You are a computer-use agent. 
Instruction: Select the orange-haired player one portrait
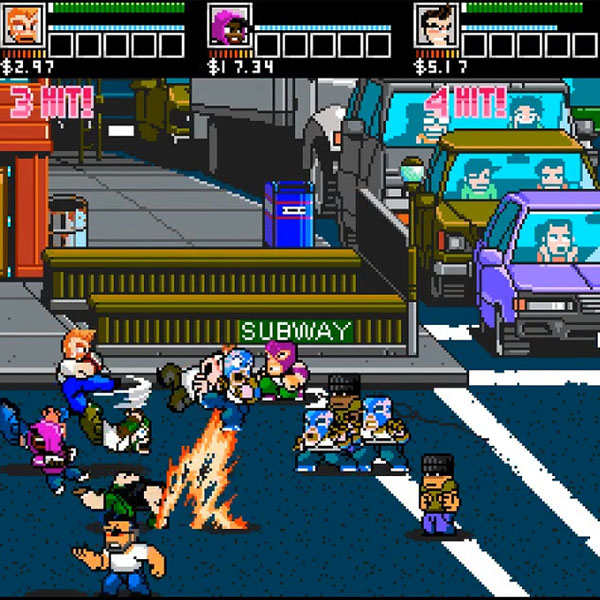pyautogui.click(x=21, y=26)
